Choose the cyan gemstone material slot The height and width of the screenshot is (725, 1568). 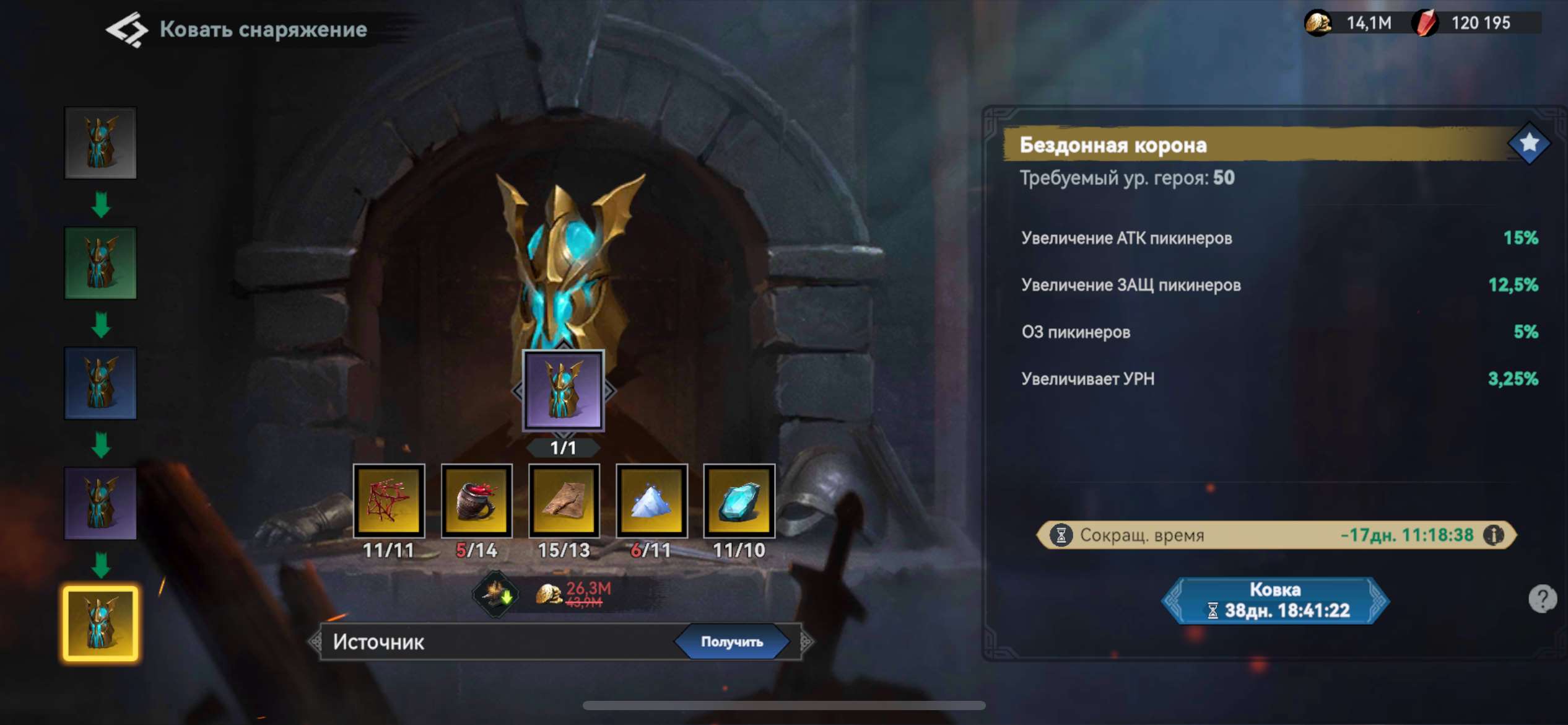click(x=739, y=501)
